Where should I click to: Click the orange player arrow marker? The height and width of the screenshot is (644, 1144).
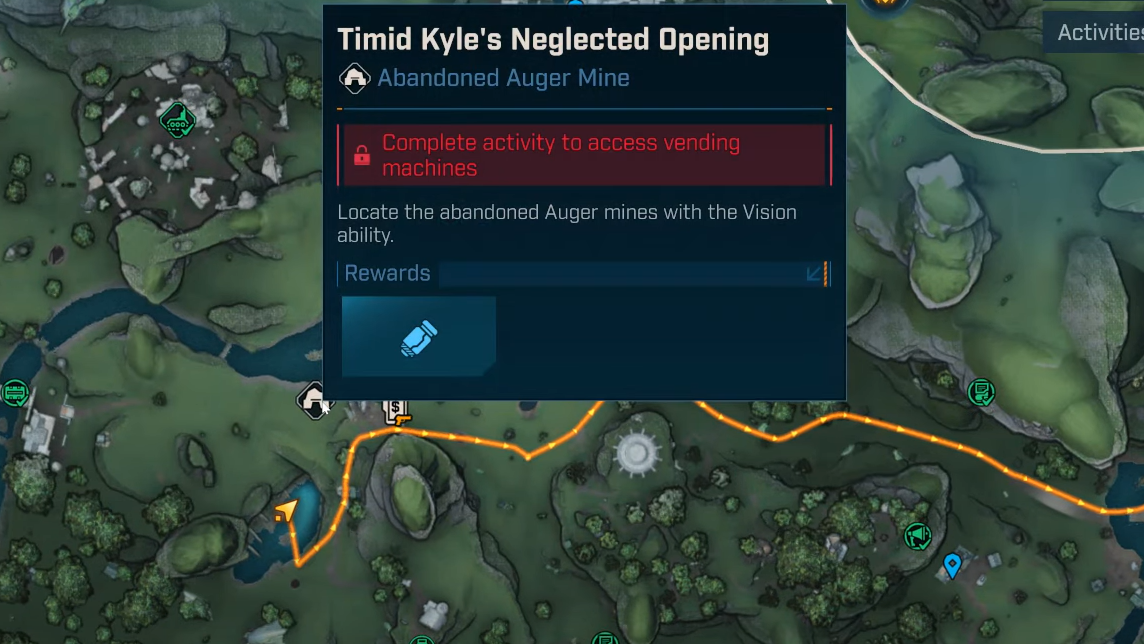[286, 512]
